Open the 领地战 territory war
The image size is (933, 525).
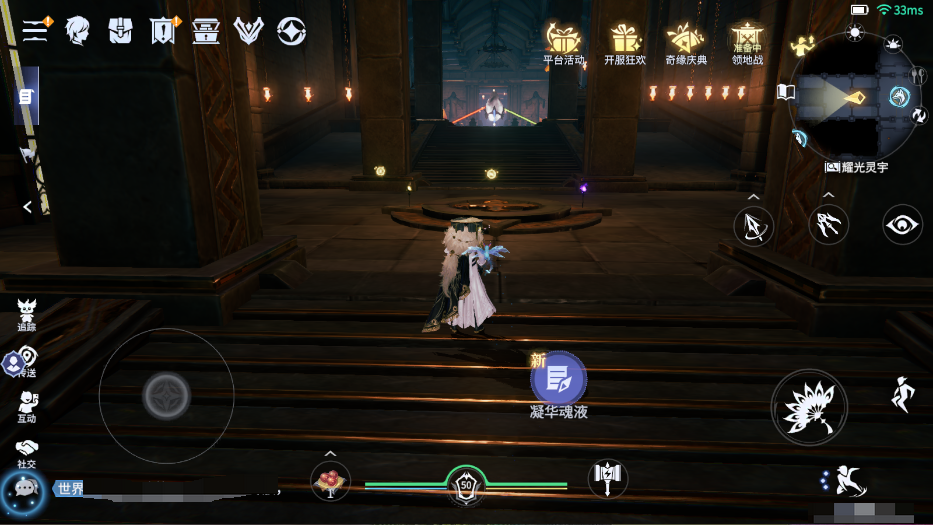747,43
